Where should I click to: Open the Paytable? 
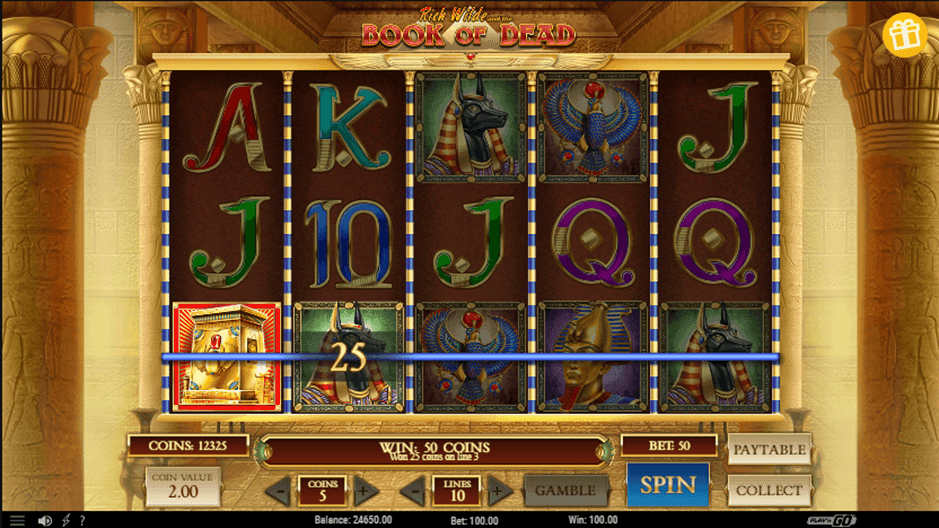(x=769, y=450)
